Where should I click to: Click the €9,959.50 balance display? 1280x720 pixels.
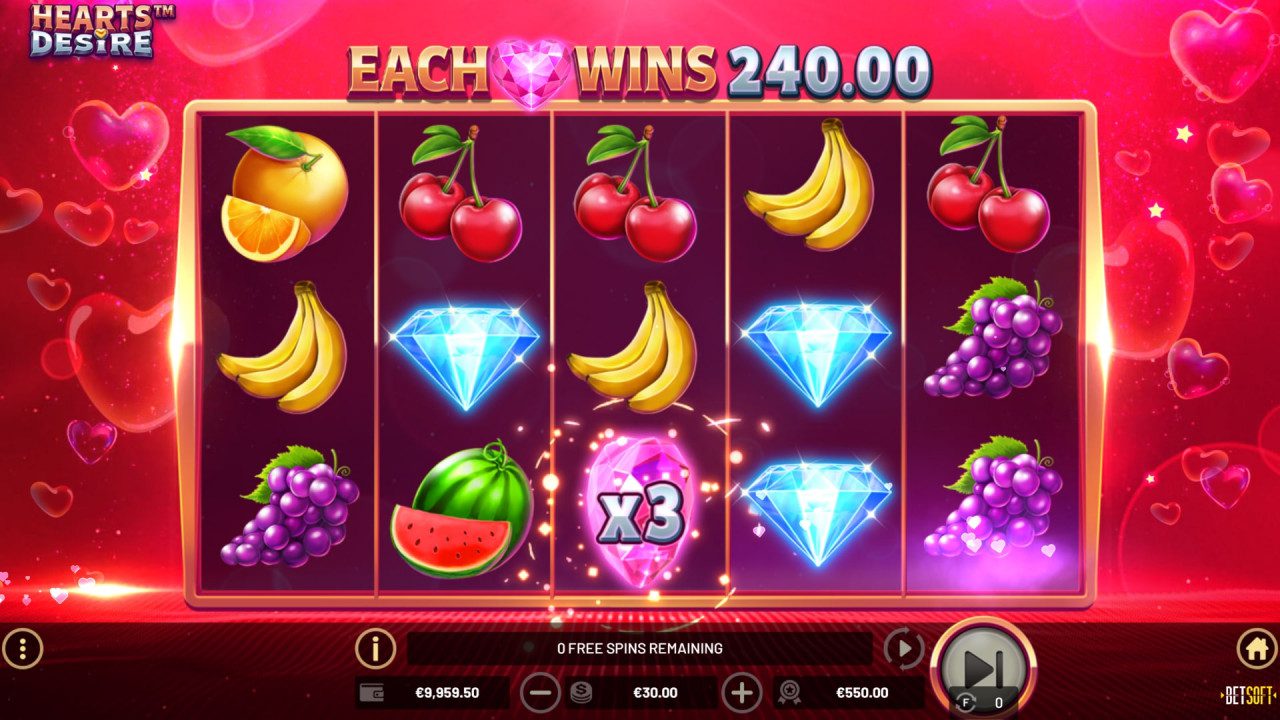(x=445, y=692)
